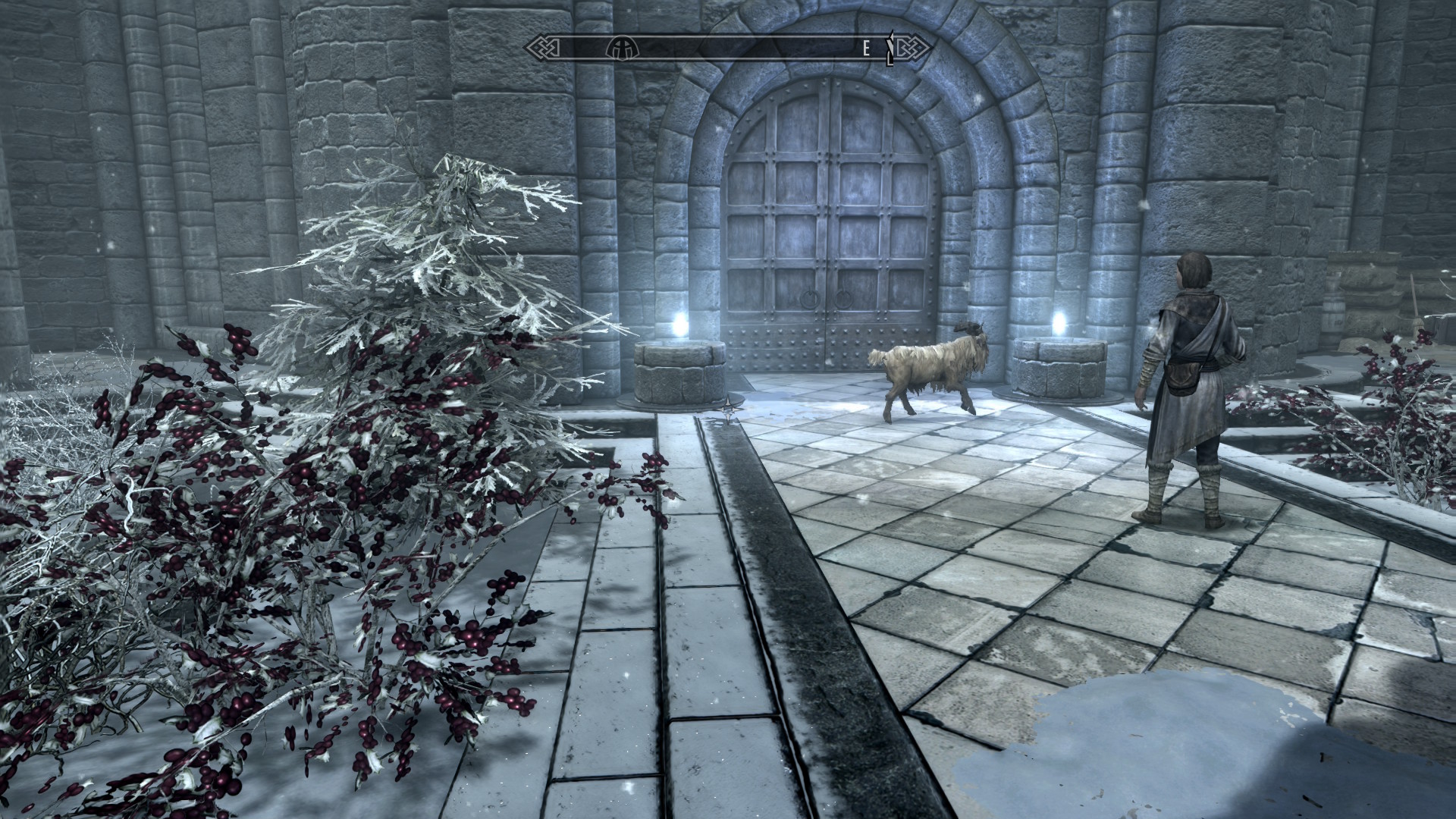
Task: Click the location marker icon on the compass
Action: [622, 47]
